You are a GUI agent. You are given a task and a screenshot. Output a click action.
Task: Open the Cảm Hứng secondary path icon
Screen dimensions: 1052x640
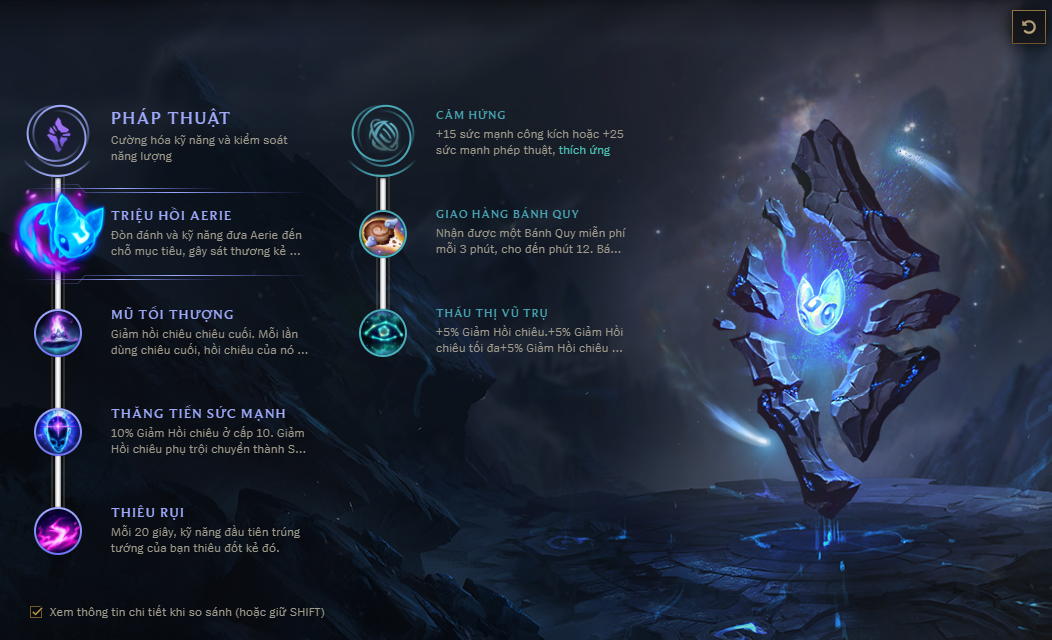(x=382, y=133)
